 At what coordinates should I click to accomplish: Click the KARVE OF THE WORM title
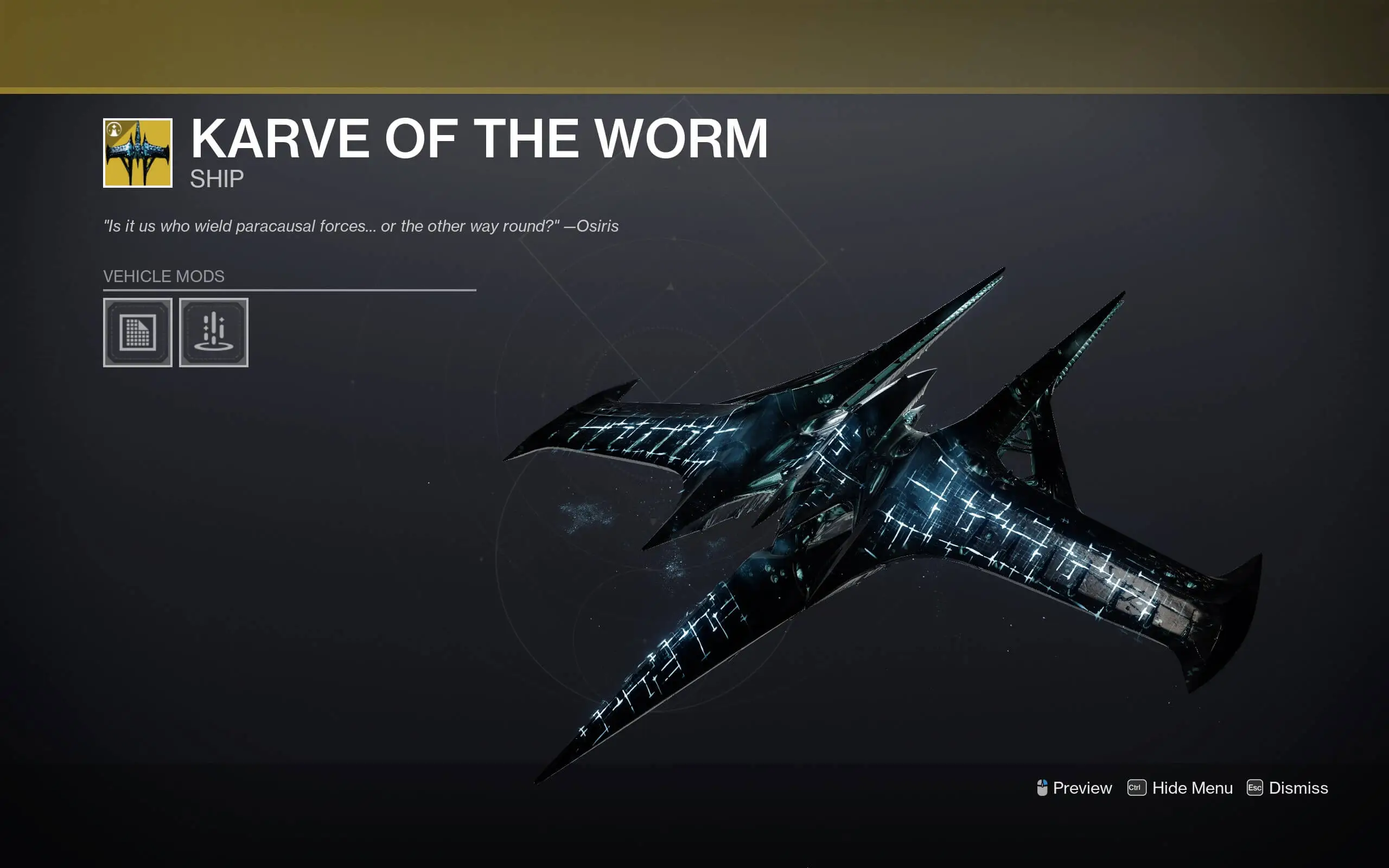tap(480, 138)
